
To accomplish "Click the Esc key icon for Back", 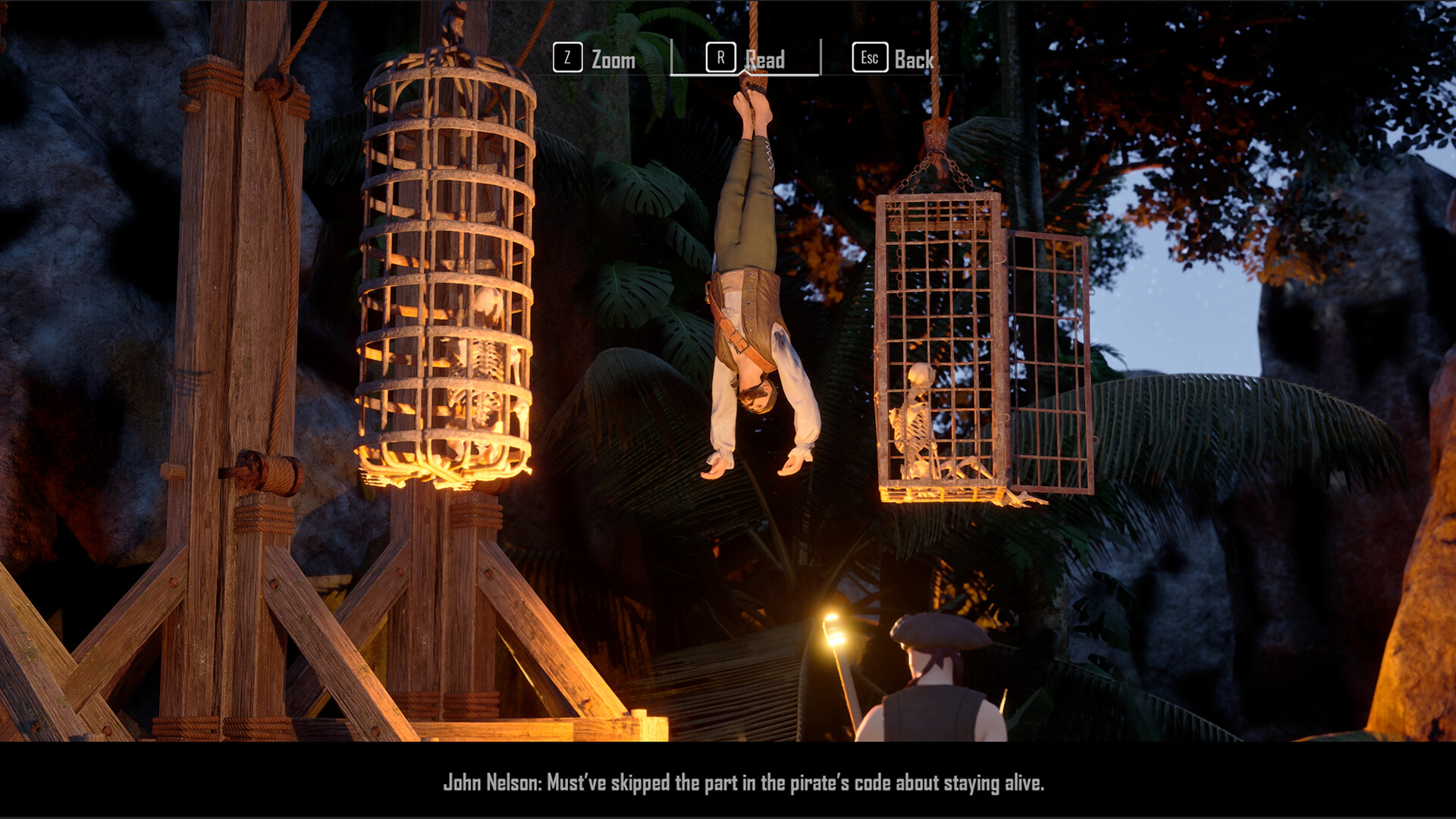I will click(869, 58).
